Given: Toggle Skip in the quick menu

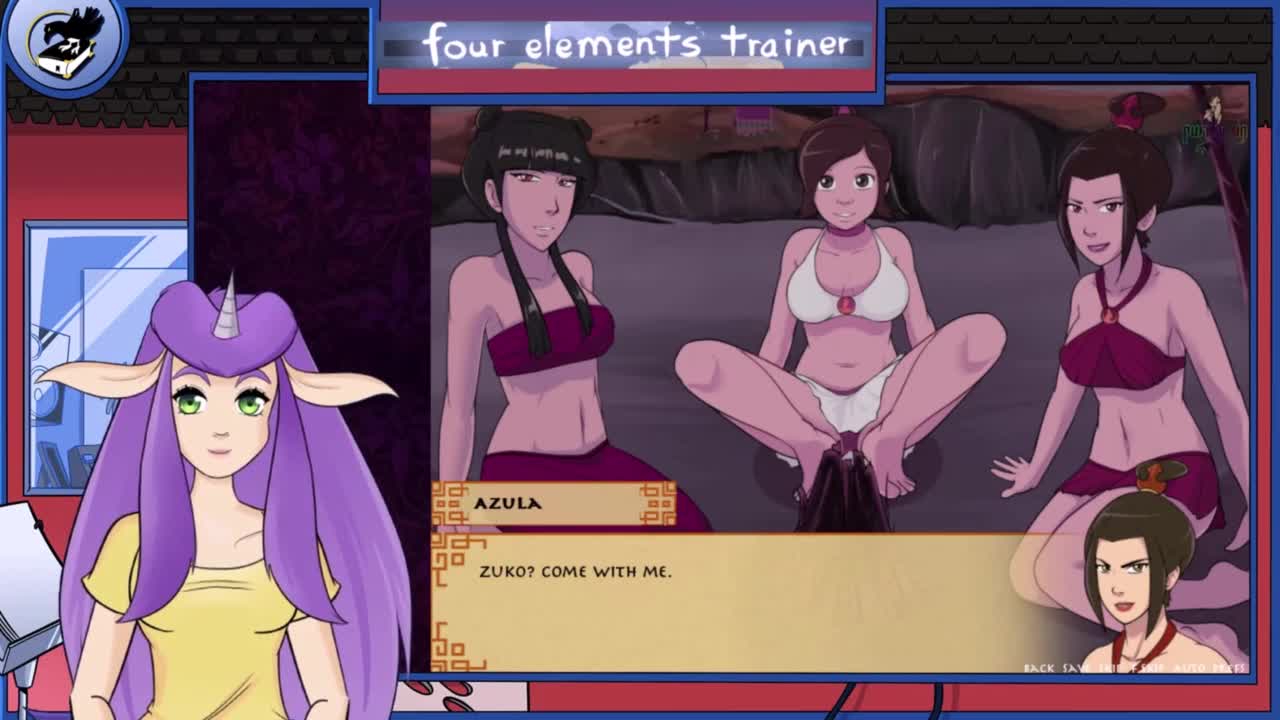Looking at the screenshot, I should (1108, 668).
